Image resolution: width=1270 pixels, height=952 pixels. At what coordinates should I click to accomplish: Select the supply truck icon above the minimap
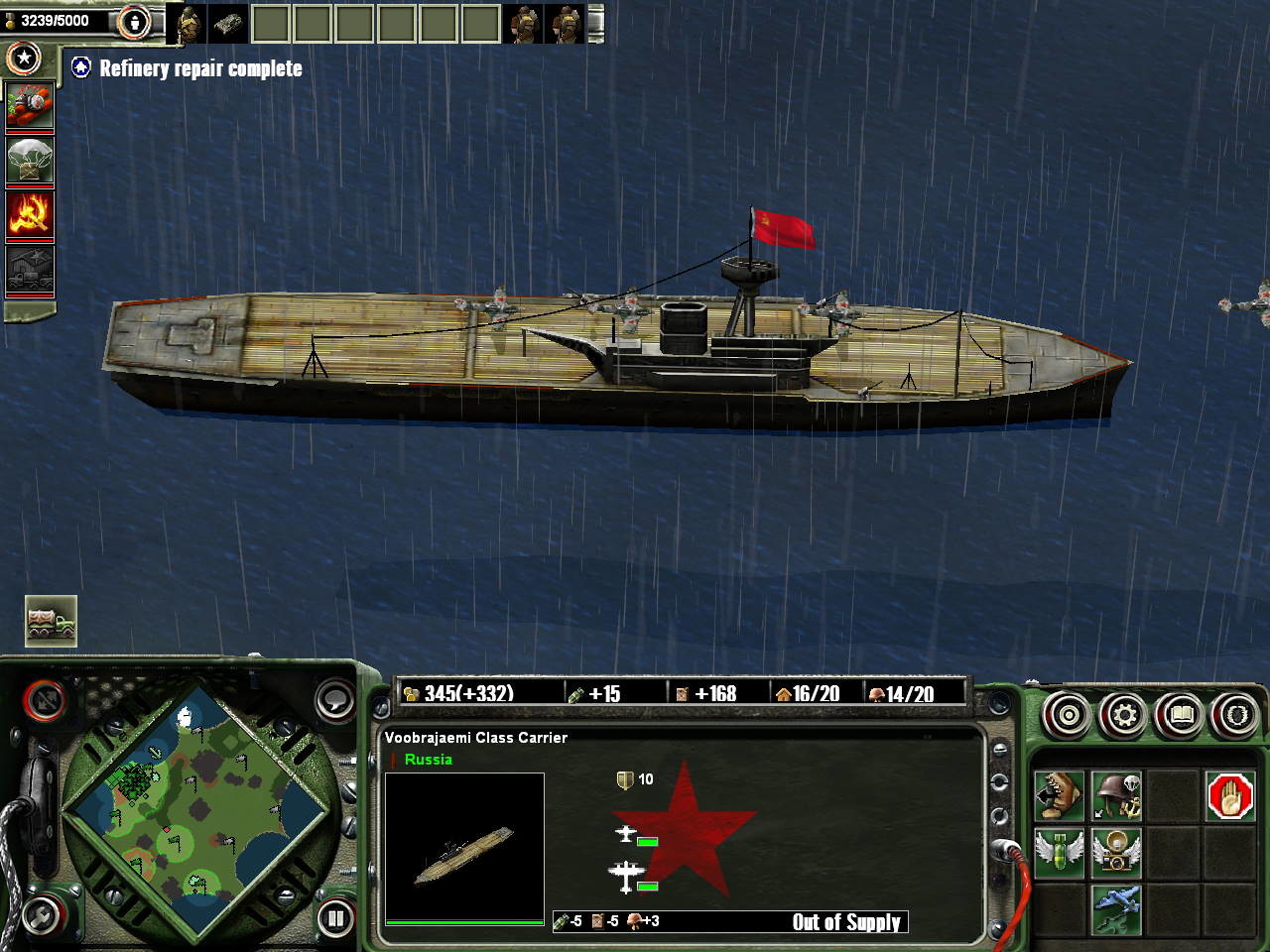point(51,621)
